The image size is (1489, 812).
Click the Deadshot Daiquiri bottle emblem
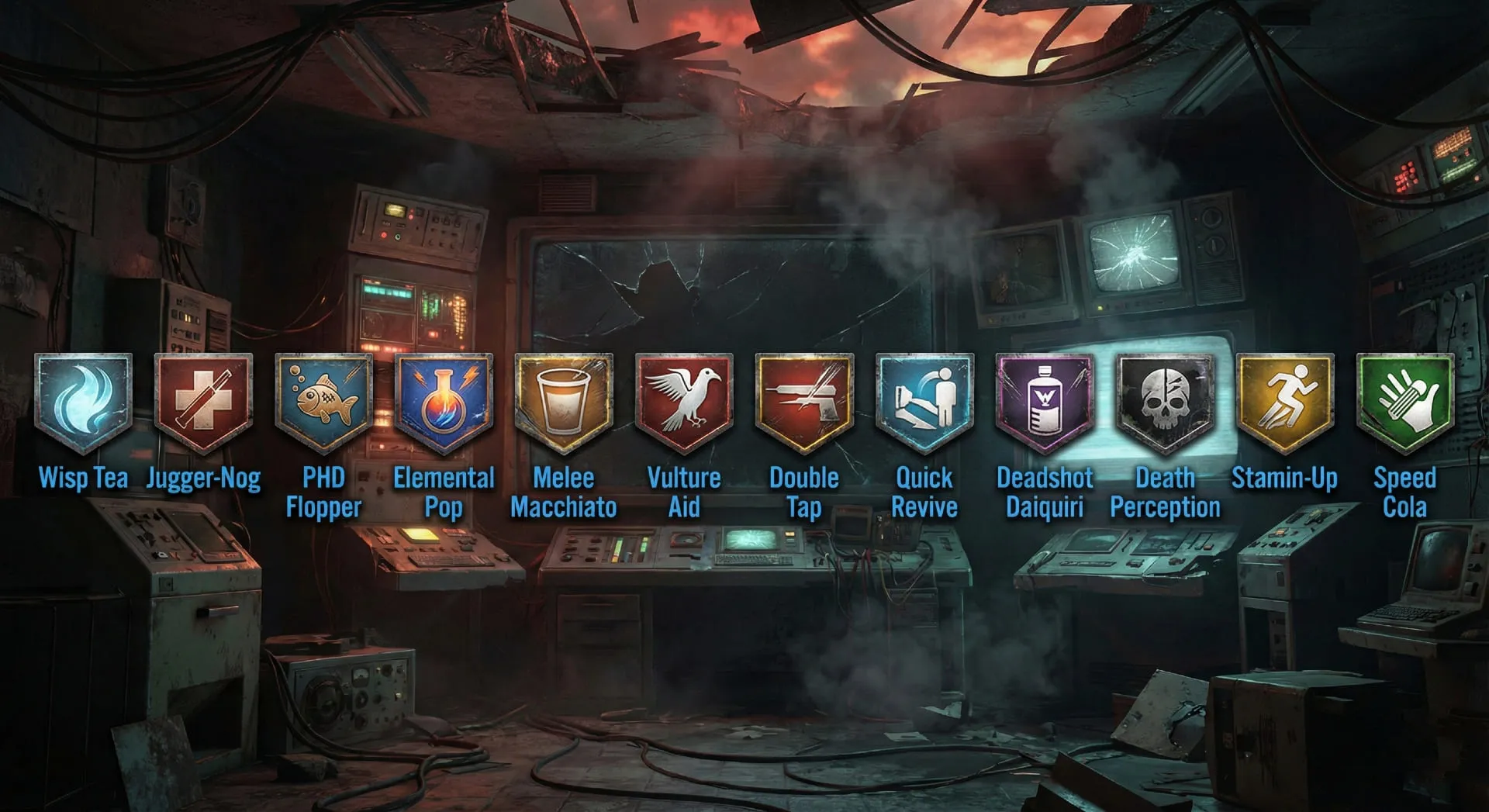[x=1045, y=399]
